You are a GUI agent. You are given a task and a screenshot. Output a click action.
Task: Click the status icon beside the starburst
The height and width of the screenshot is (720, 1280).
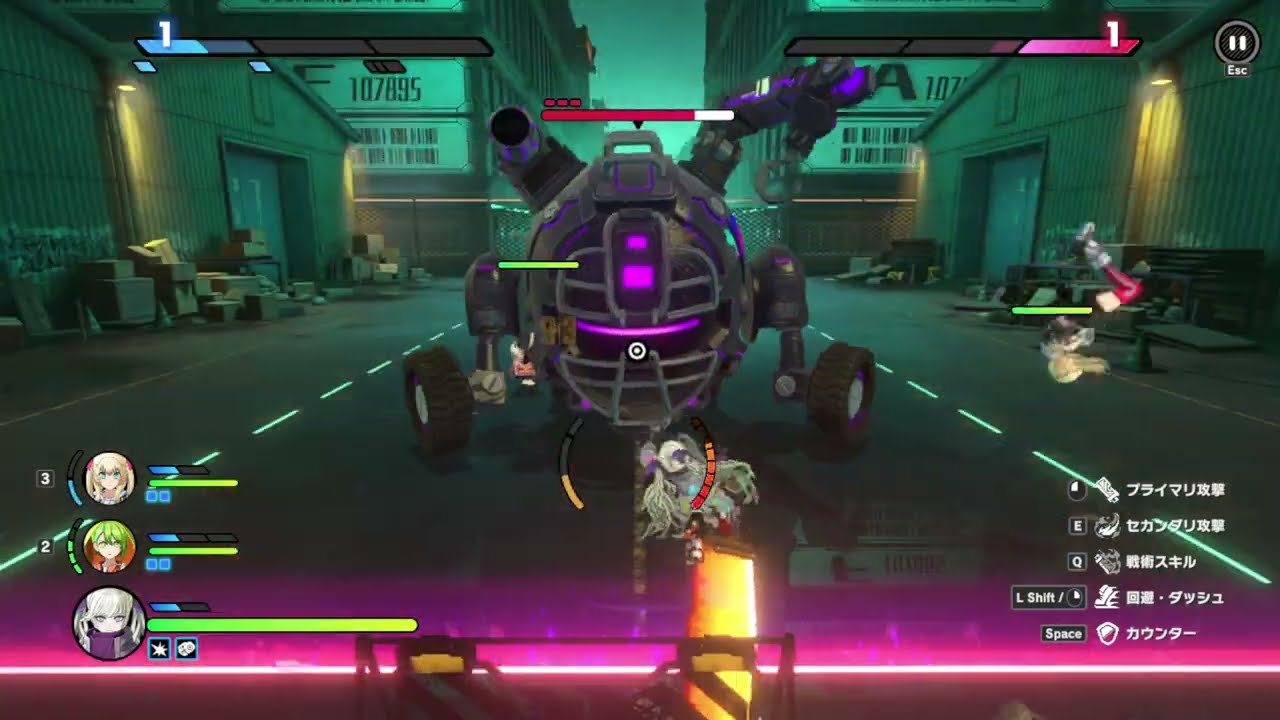tap(186, 649)
